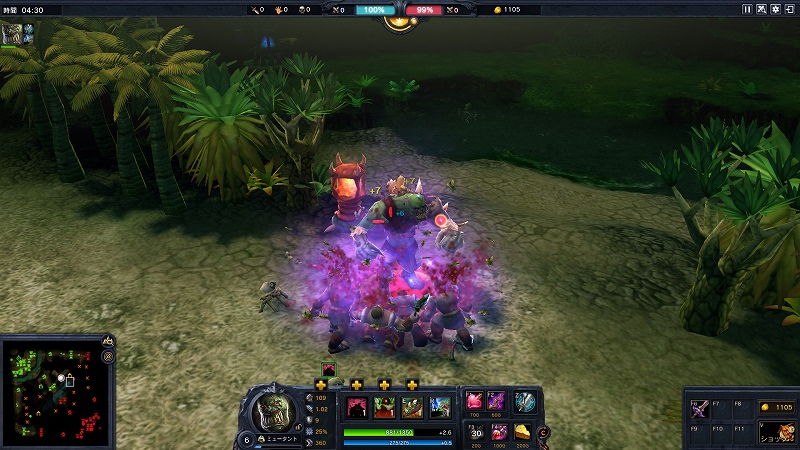Open the settings gear icon at top right

point(776,9)
